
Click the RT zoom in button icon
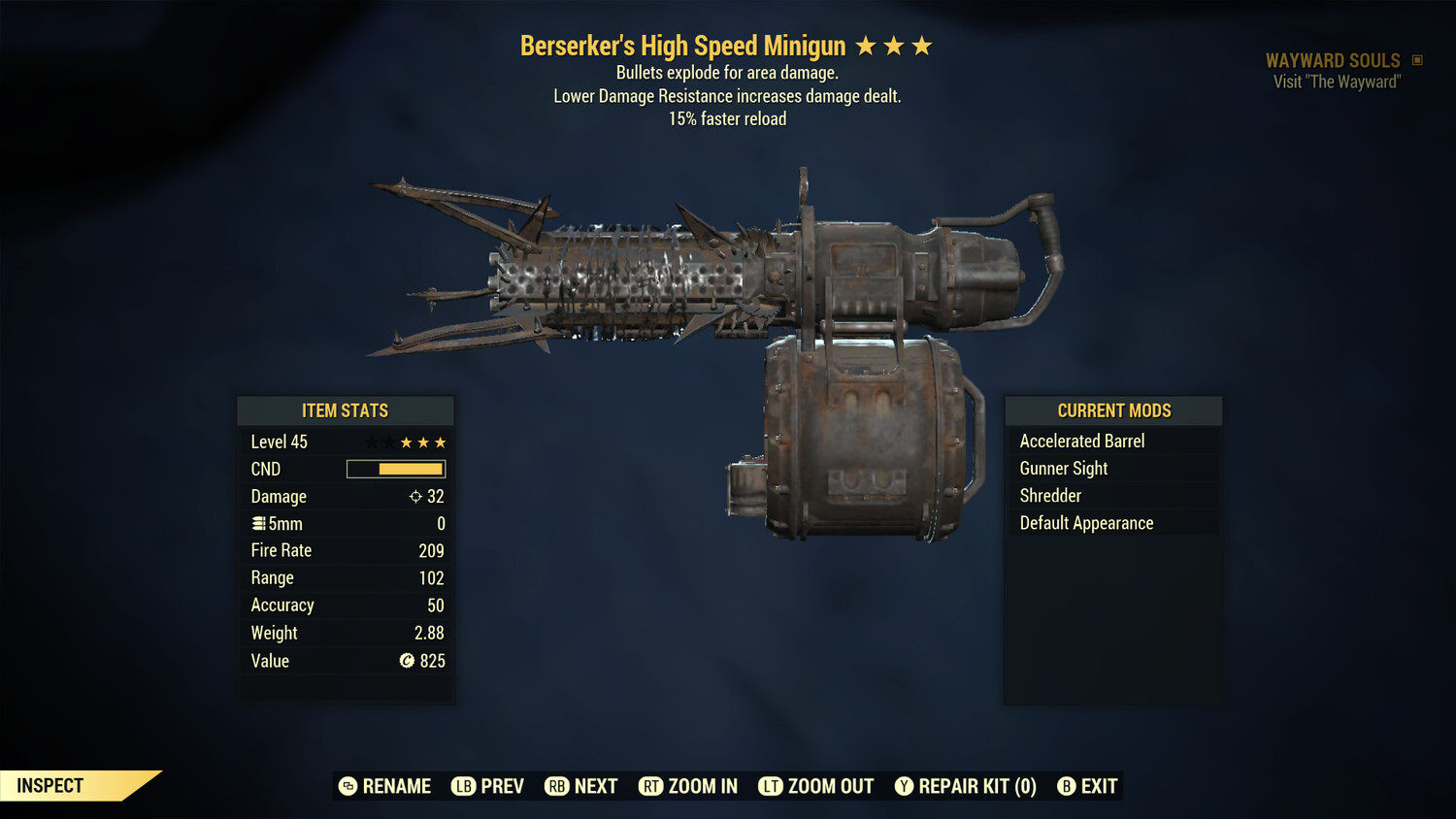[x=652, y=786]
